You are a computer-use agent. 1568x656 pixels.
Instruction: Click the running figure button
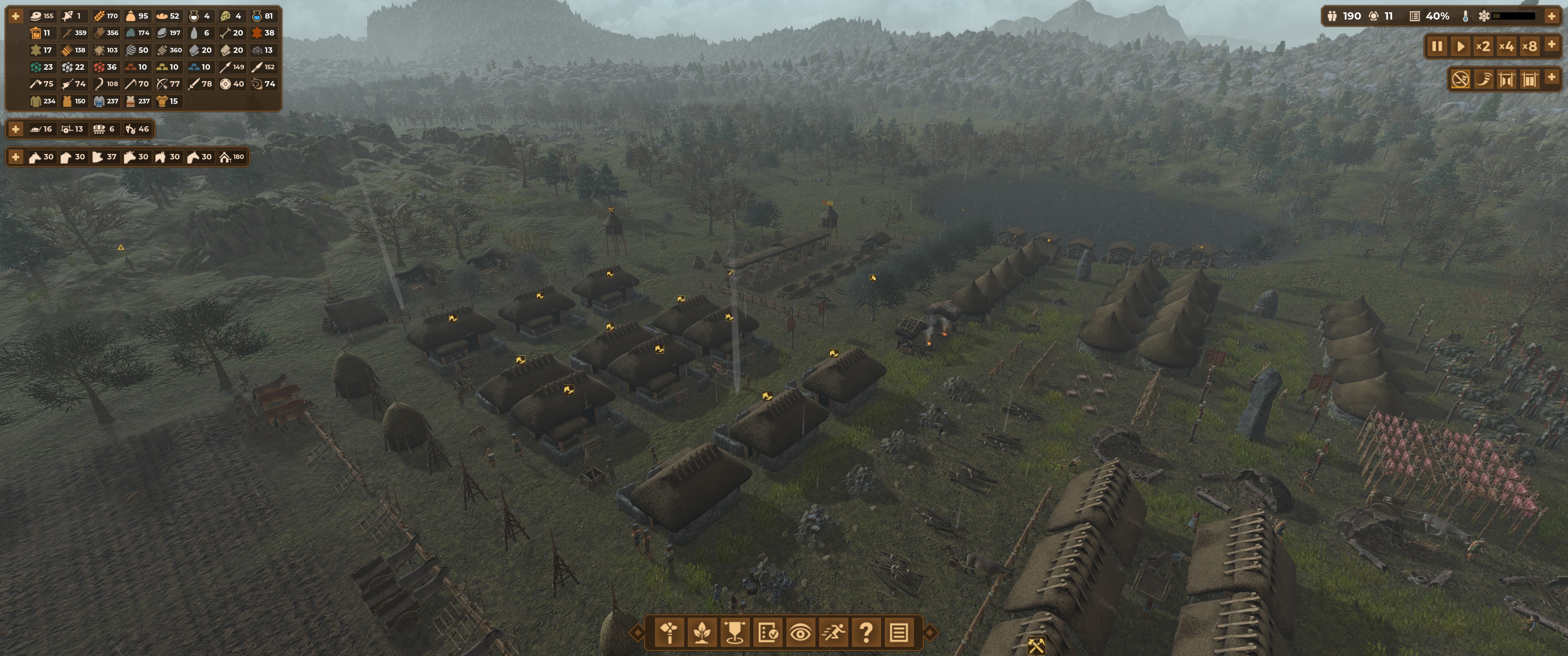(x=833, y=633)
